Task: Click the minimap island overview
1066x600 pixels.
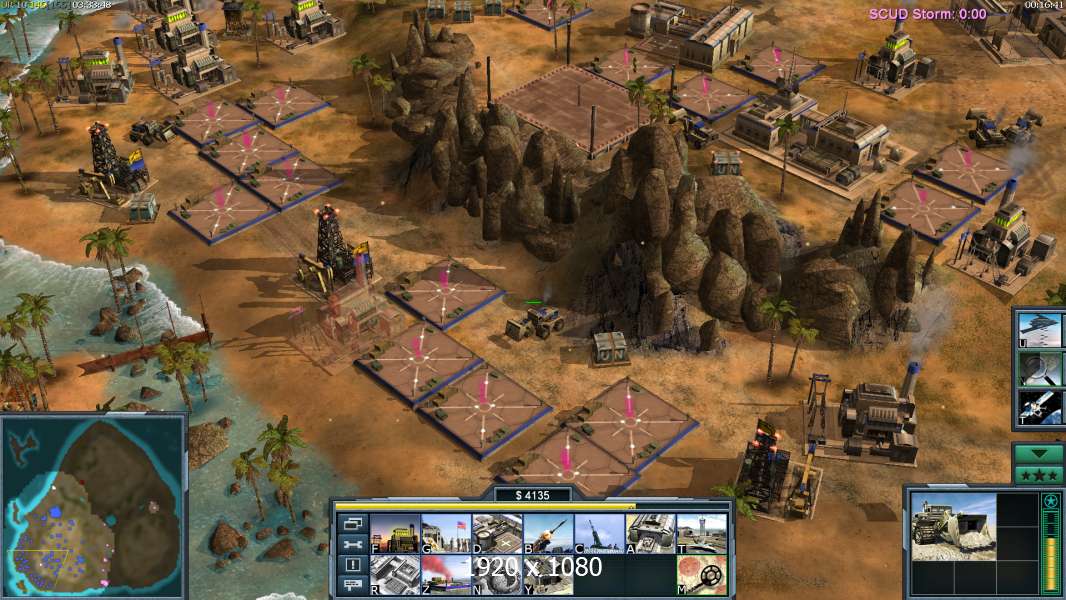Action: [x=94, y=506]
